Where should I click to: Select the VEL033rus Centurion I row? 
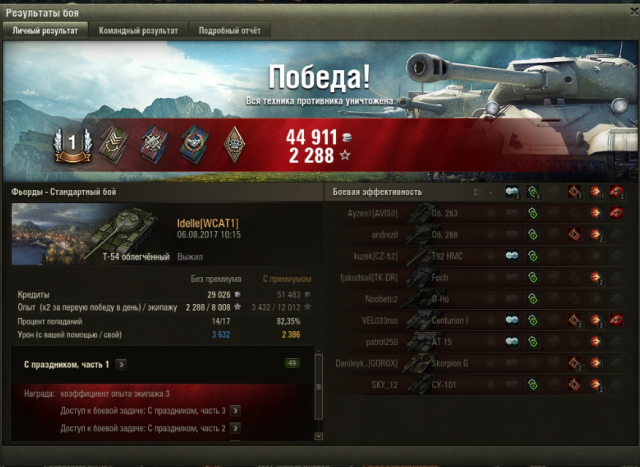pos(480,320)
